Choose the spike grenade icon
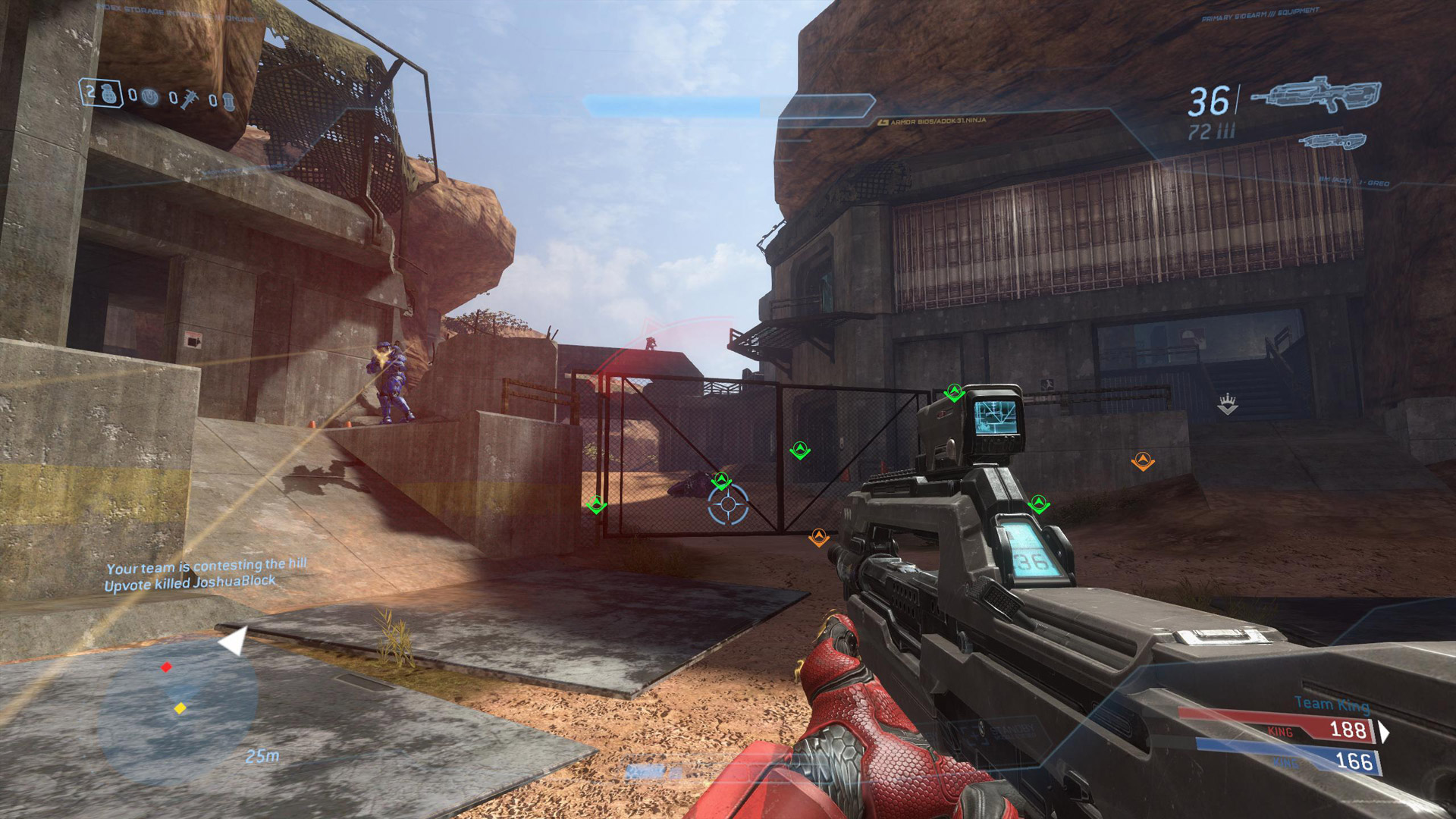This screenshot has width=1456, height=819. point(190,99)
